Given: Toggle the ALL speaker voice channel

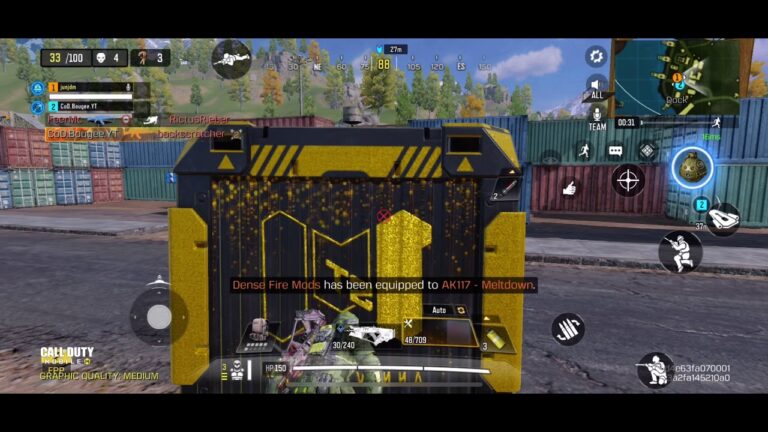Looking at the screenshot, I should pyautogui.click(x=596, y=87).
